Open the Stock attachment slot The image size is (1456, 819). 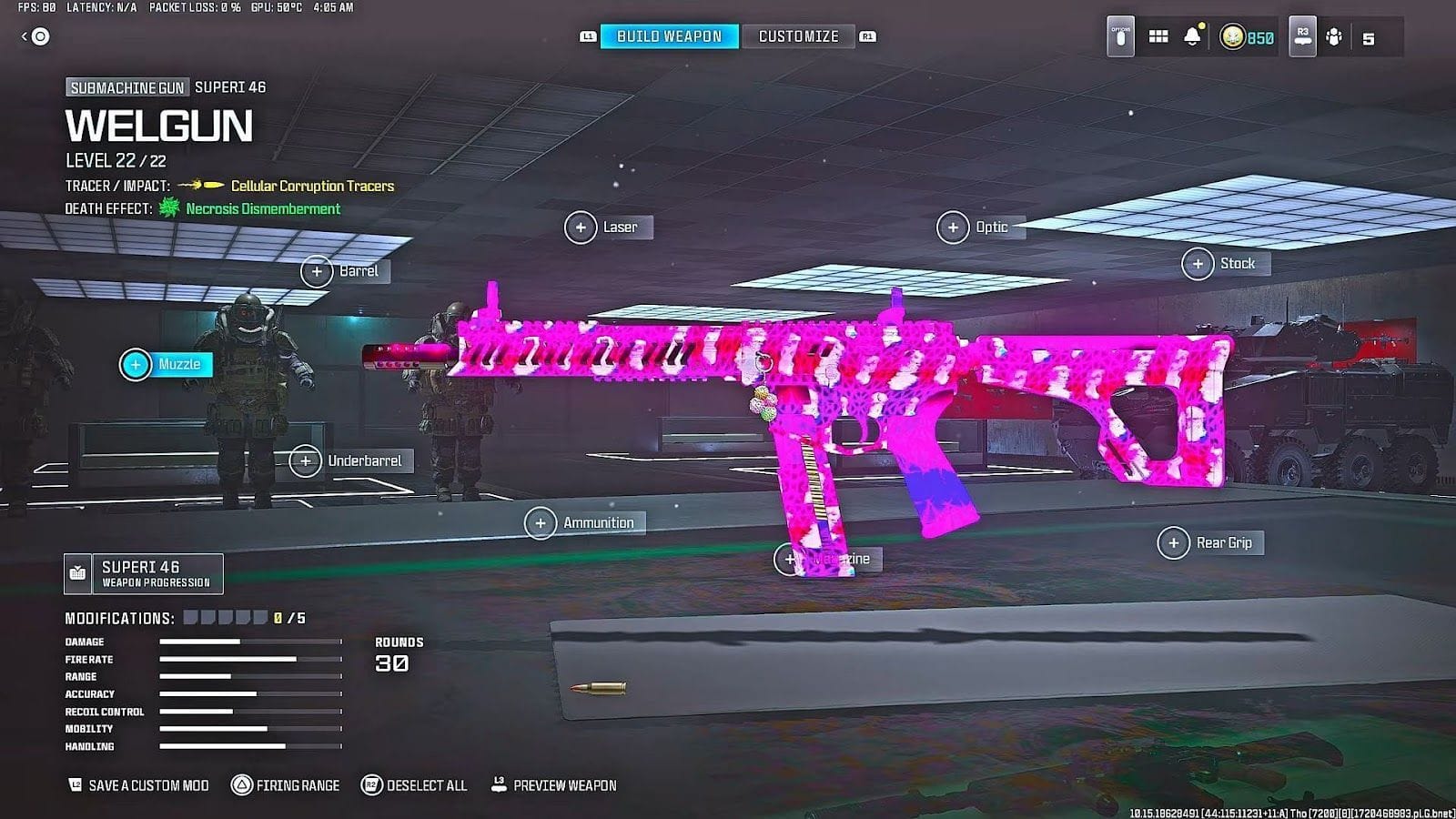pos(1225,263)
